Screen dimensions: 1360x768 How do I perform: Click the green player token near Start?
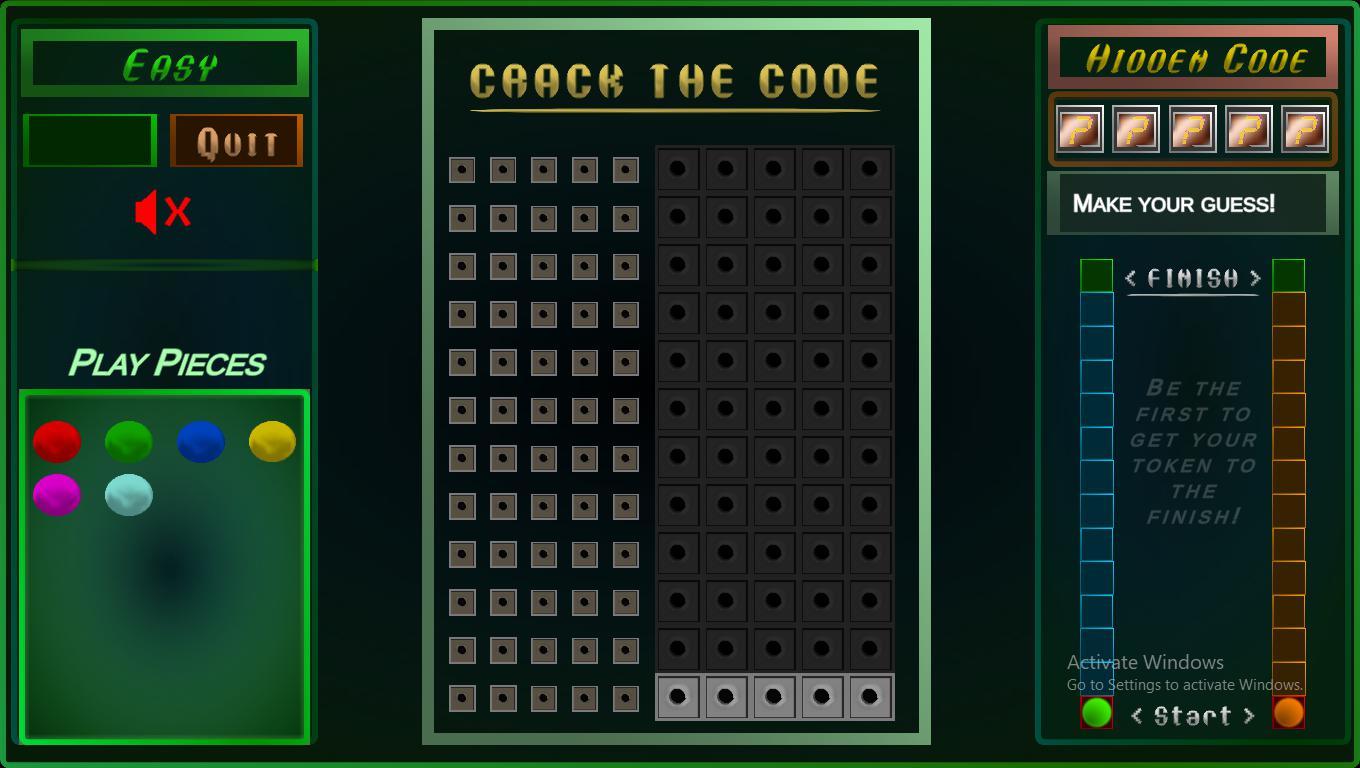(1094, 712)
